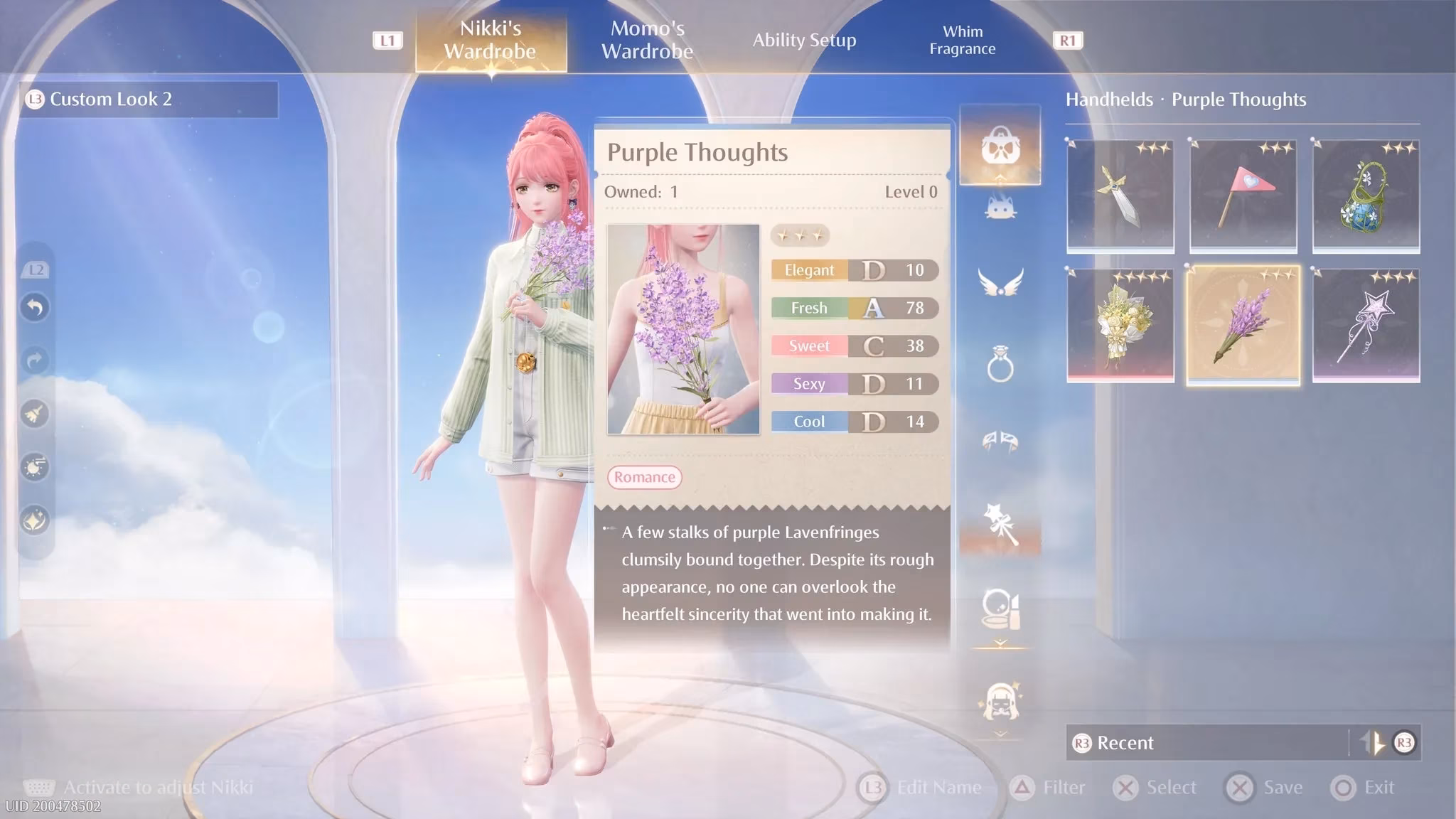Image resolution: width=1456 pixels, height=819 pixels.
Task: Undo the last outfit change
Action: pos(35,308)
